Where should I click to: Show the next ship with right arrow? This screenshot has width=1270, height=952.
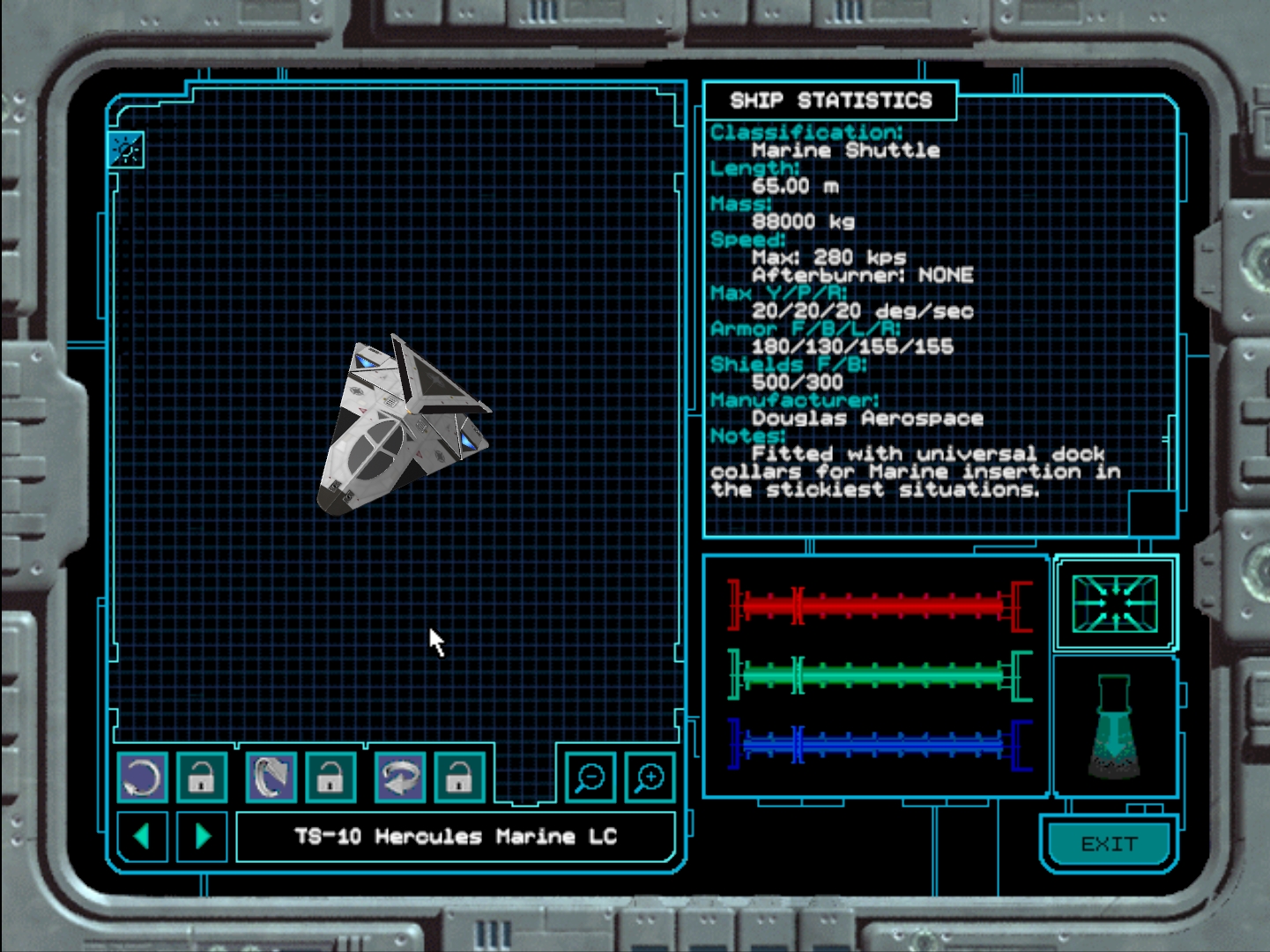coord(202,836)
